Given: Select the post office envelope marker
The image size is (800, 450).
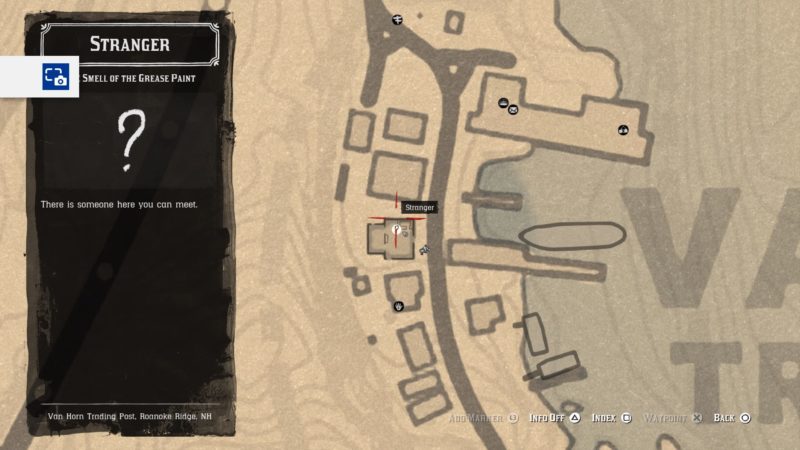Looking at the screenshot, I should pos(514,109).
